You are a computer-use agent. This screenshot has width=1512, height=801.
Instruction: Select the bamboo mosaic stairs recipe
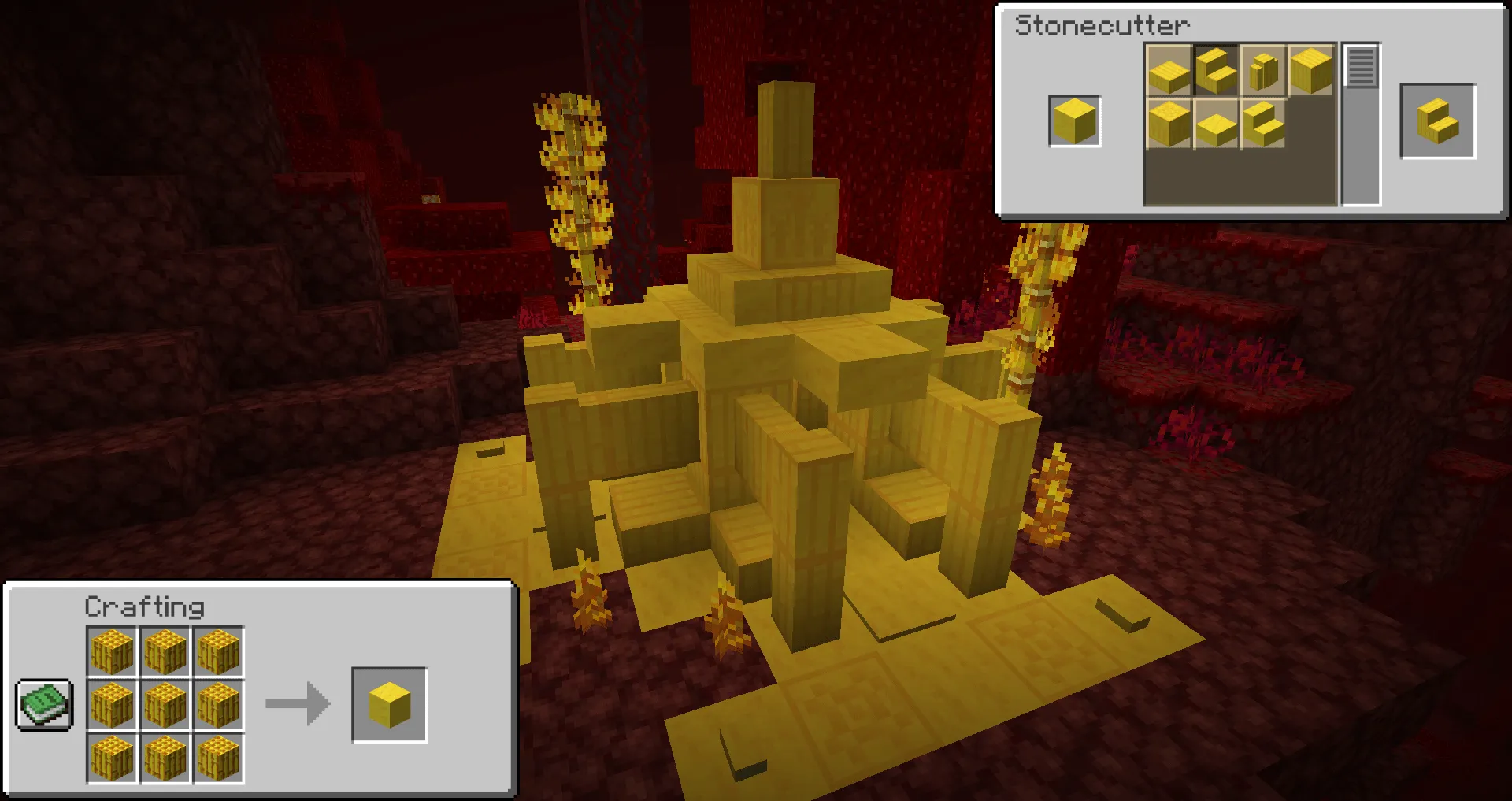(x=1264, y=124)
